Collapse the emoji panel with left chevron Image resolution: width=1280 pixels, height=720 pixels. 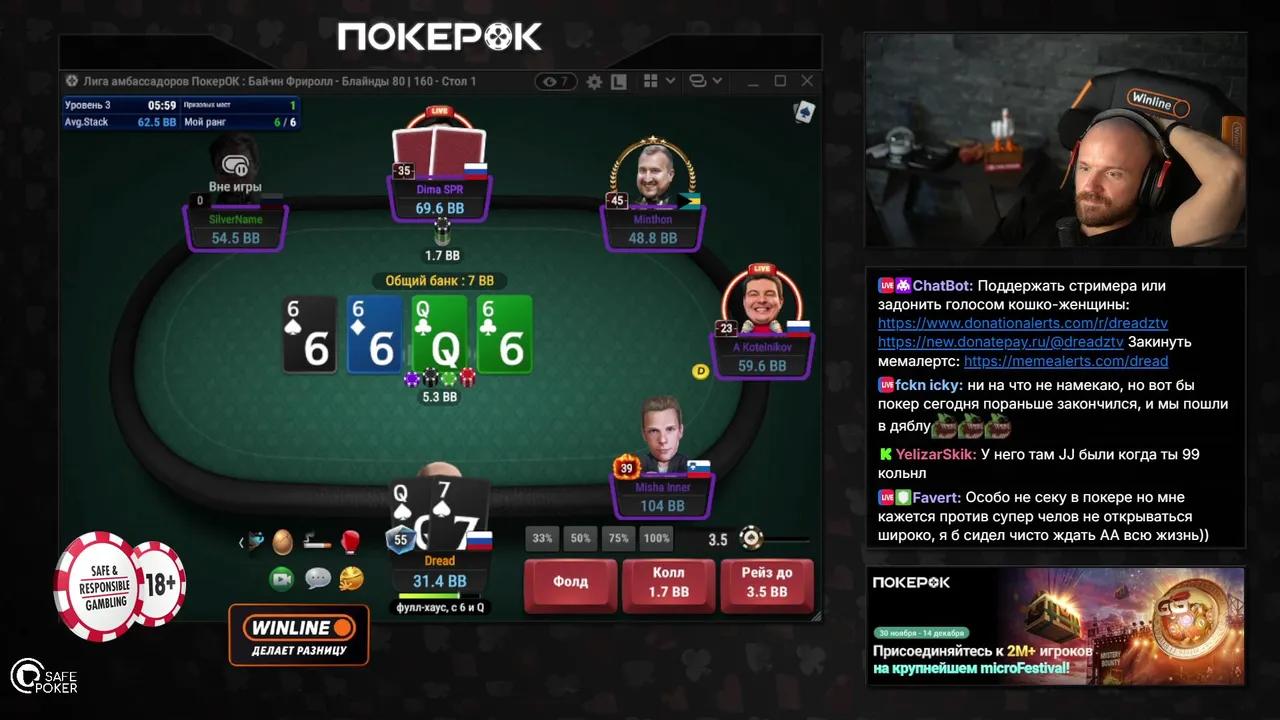click(241, 543)
